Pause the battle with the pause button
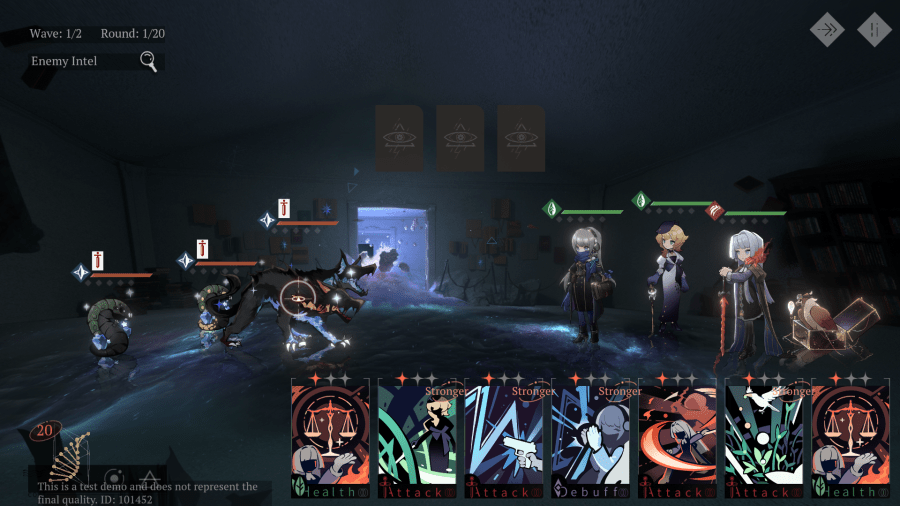 click(874, 30)
